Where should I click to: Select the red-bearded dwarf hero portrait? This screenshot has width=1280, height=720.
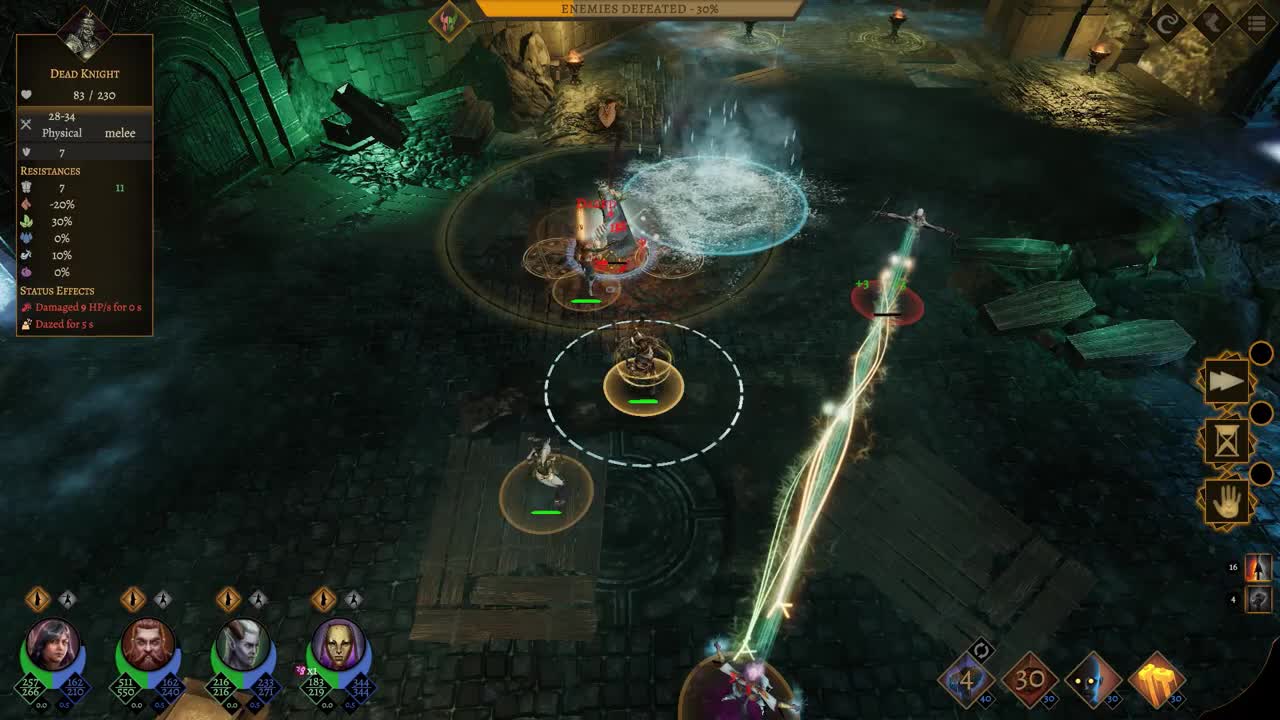[148, 645]
